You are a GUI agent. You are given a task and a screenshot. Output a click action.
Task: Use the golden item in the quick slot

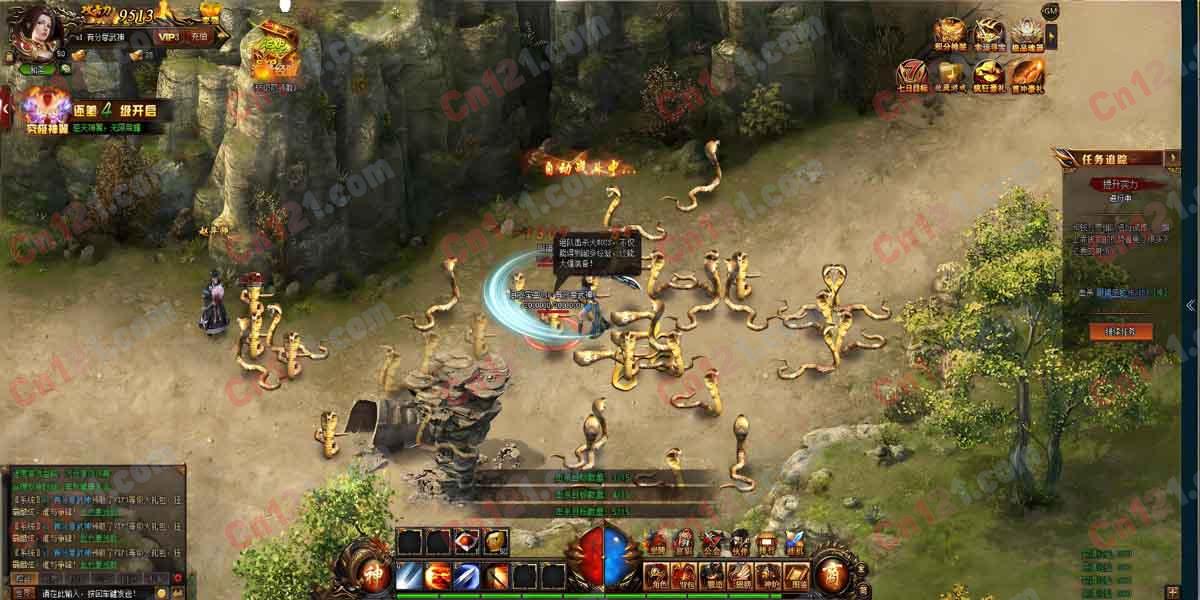[x=496, y=542]
